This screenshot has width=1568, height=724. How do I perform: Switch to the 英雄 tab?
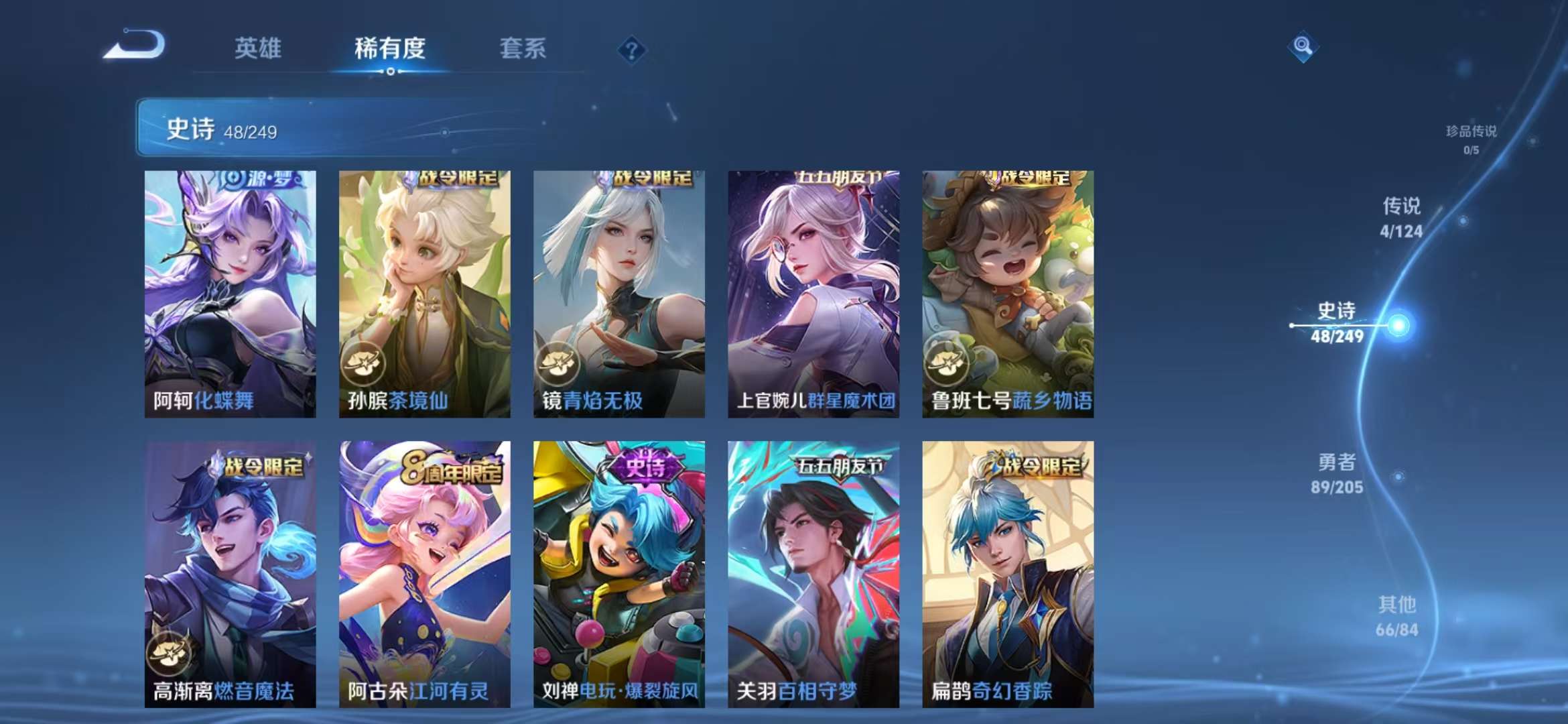point(258,48)
